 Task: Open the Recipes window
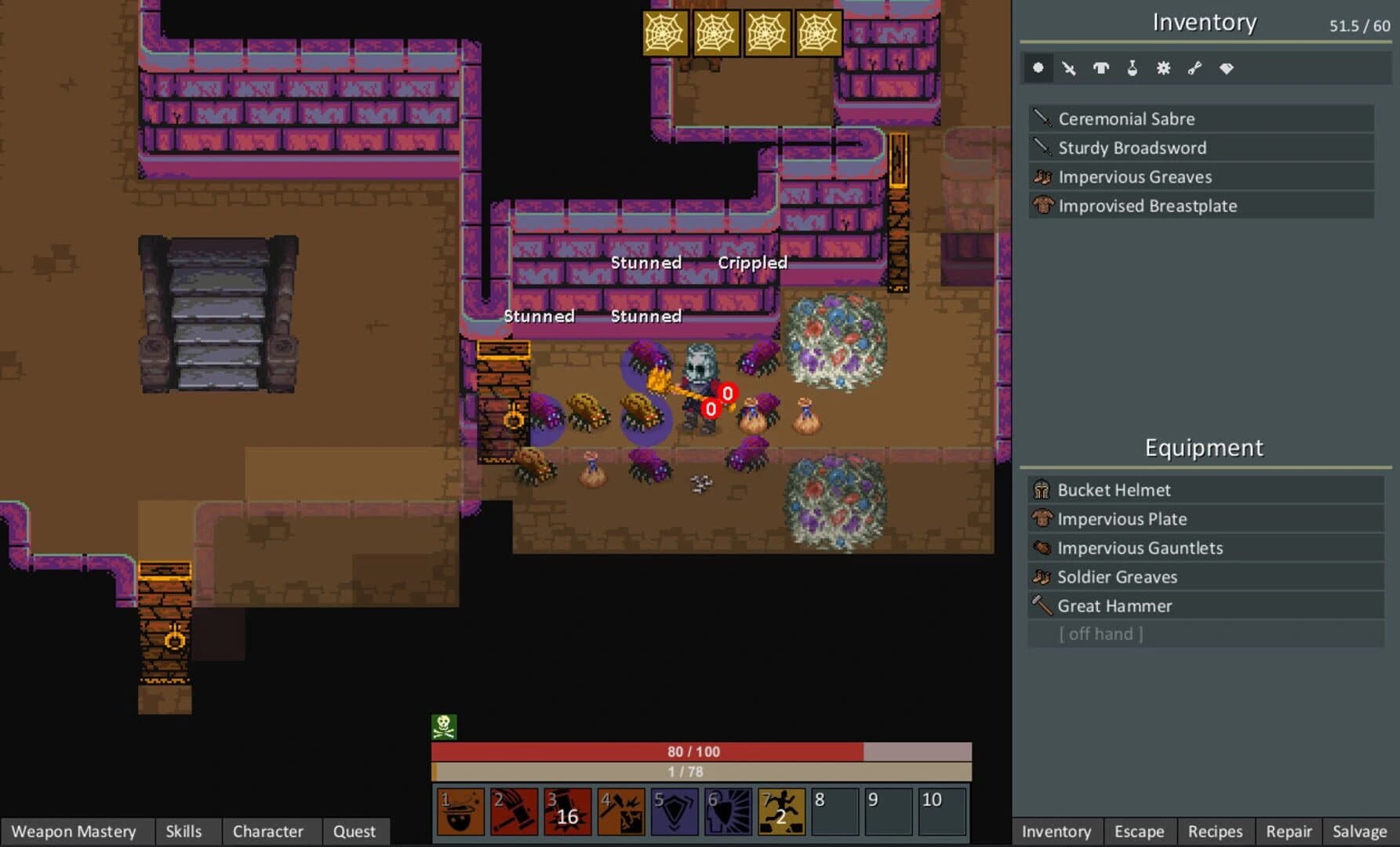(1215, 831)
